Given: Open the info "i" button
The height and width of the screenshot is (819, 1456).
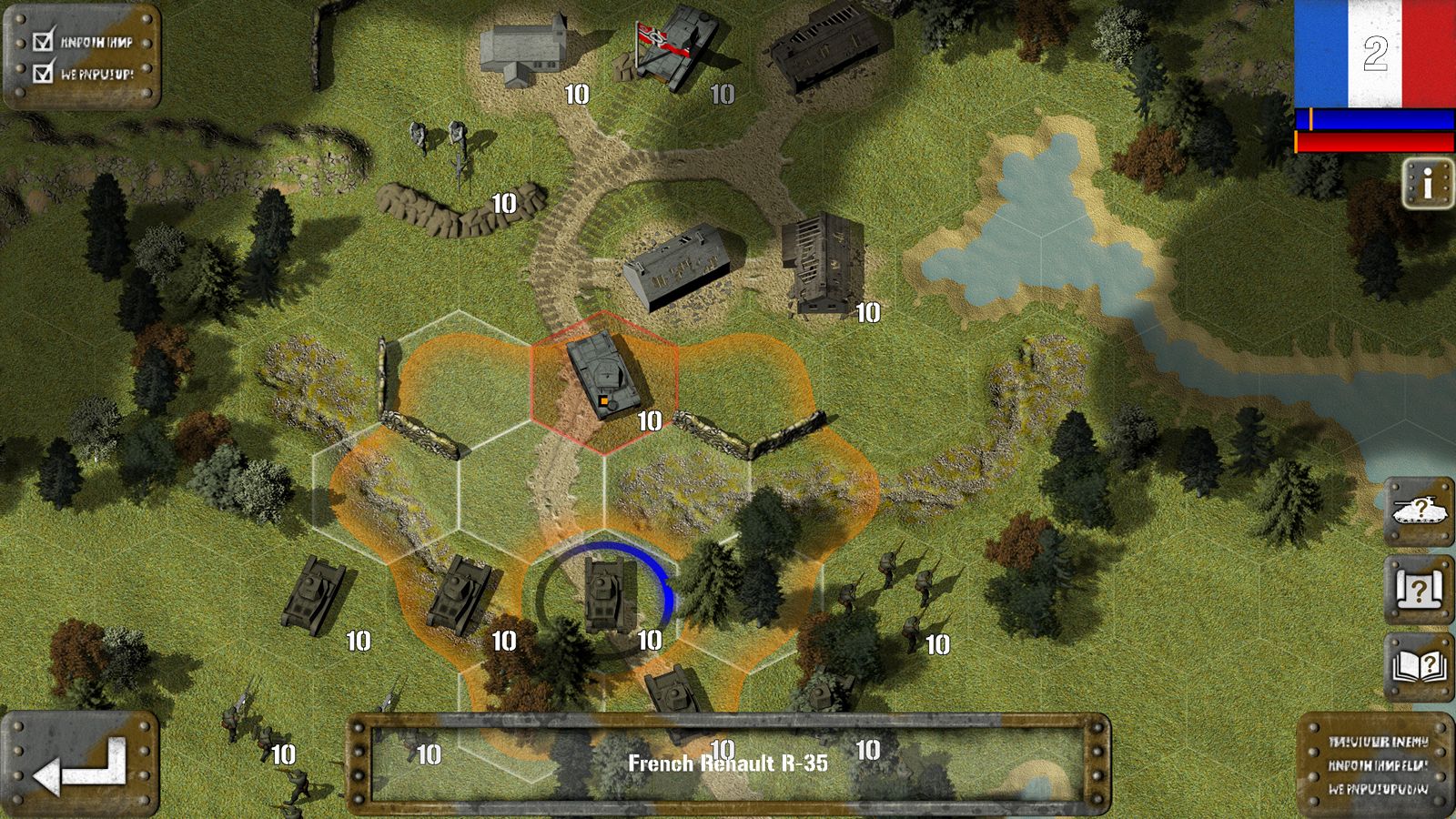Looking at the screenshot, I should 1427,184.
